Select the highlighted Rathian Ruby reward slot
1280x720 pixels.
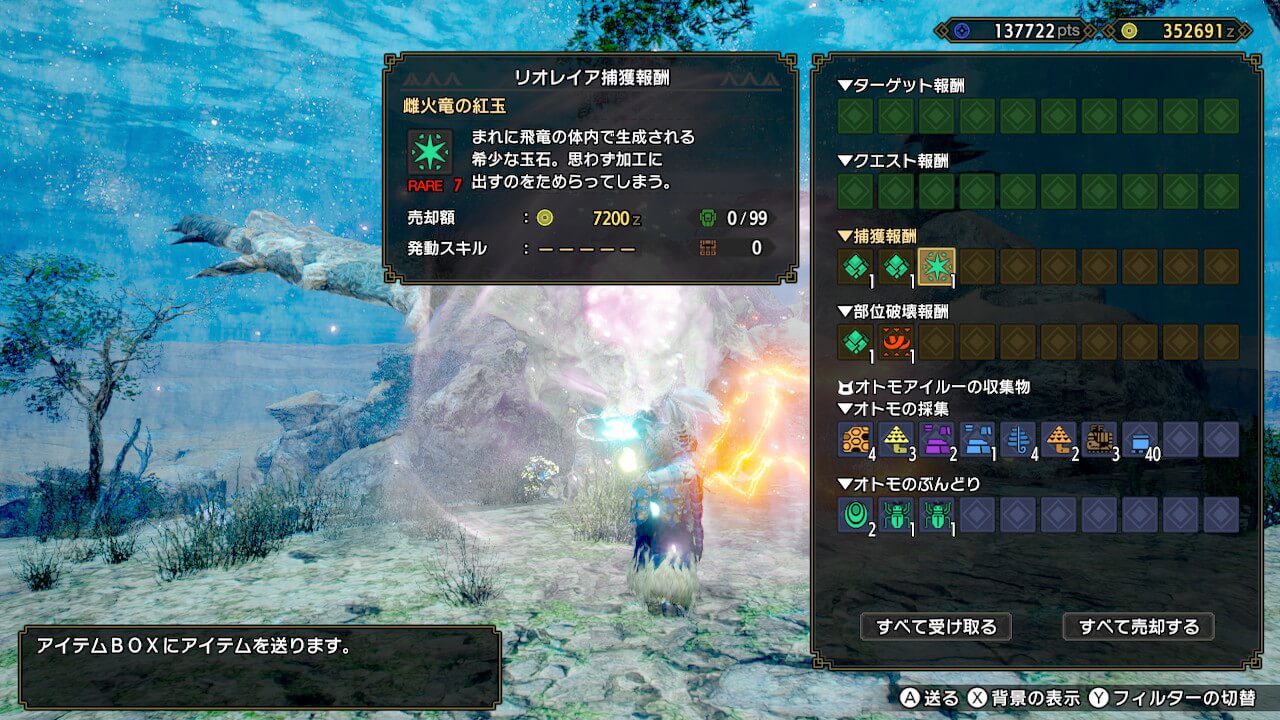tap(937, 266)
